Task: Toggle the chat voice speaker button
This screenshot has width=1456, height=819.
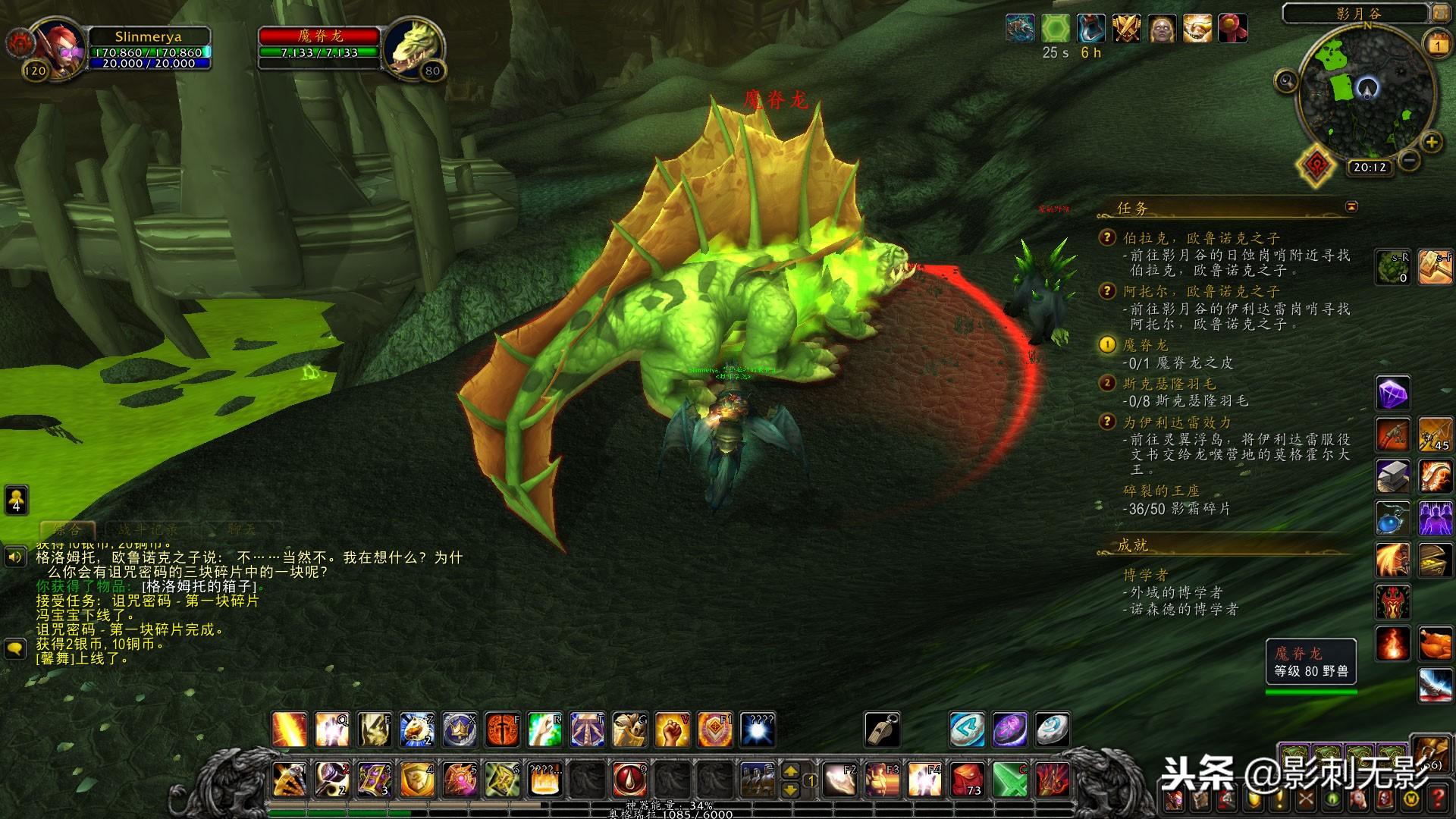Action: (x=14, y=558)
